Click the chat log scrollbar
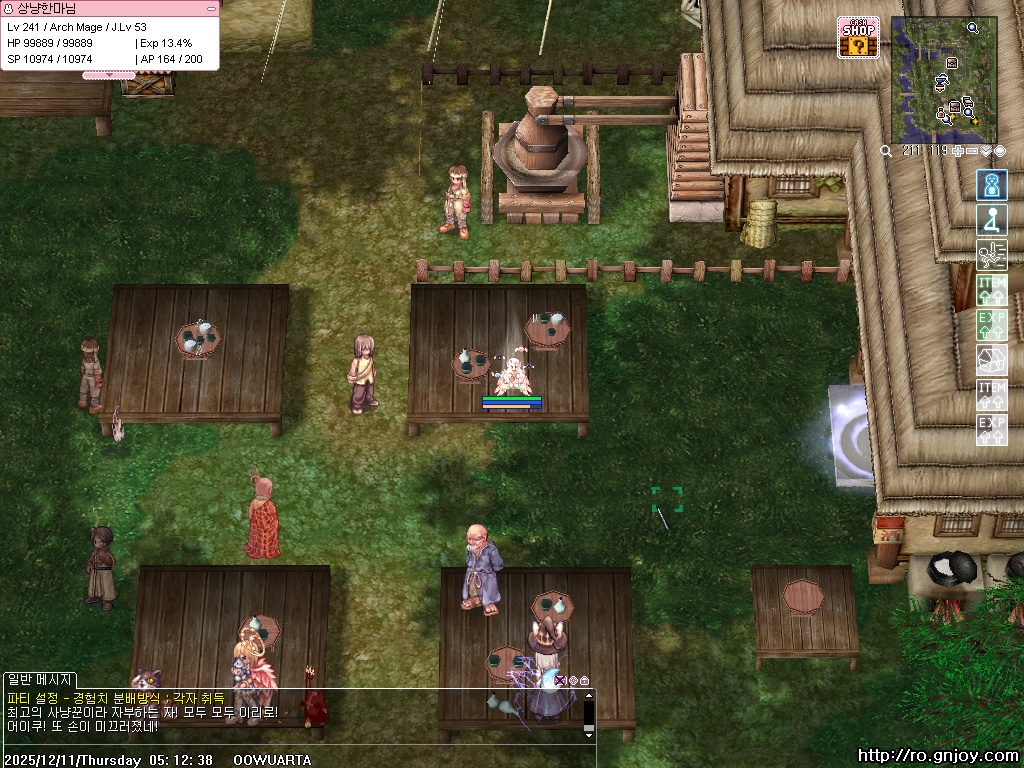Screen dimensions: 1024x768 pyautogui.click(x=589, y=714)
